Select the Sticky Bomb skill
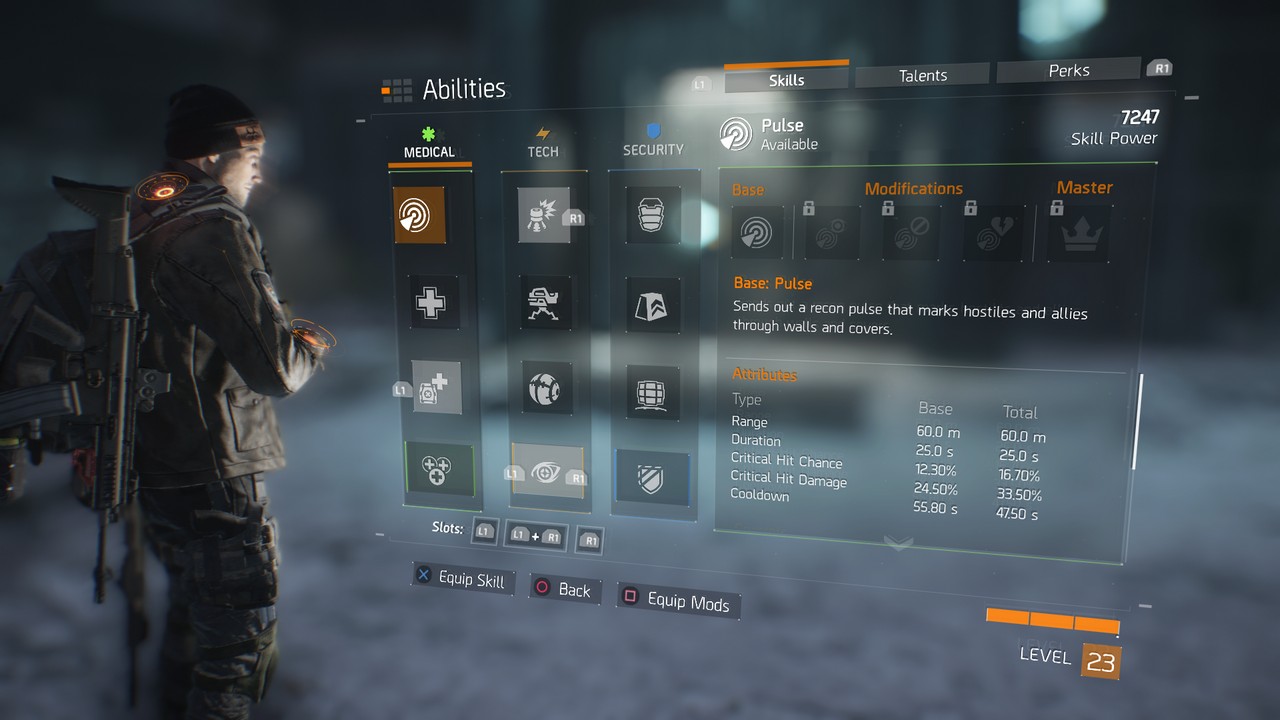Viewport: 1280px width, 720px height. pyautogui.click(x=544, y=215)
